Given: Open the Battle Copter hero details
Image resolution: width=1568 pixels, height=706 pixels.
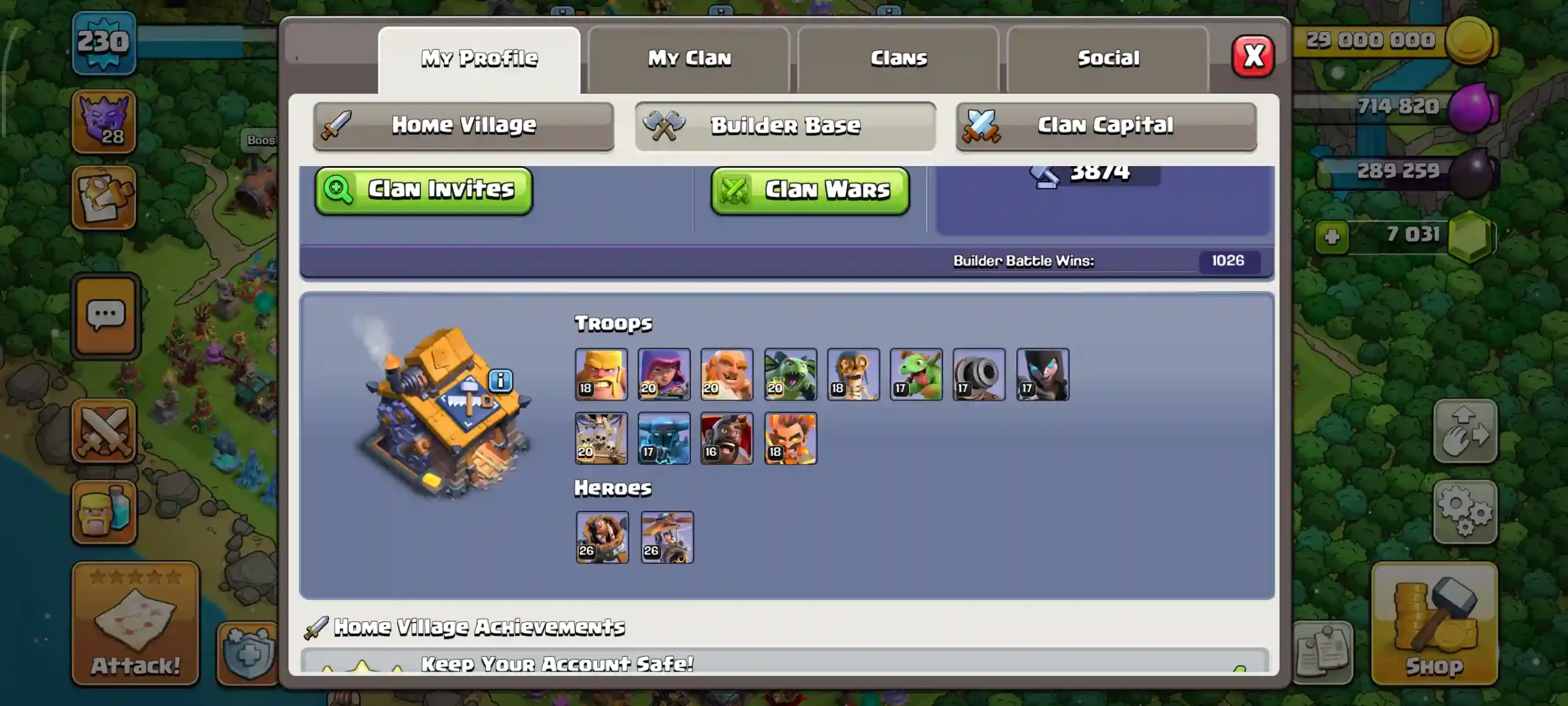Looking at the screenshot, I should tap(666, 537).
